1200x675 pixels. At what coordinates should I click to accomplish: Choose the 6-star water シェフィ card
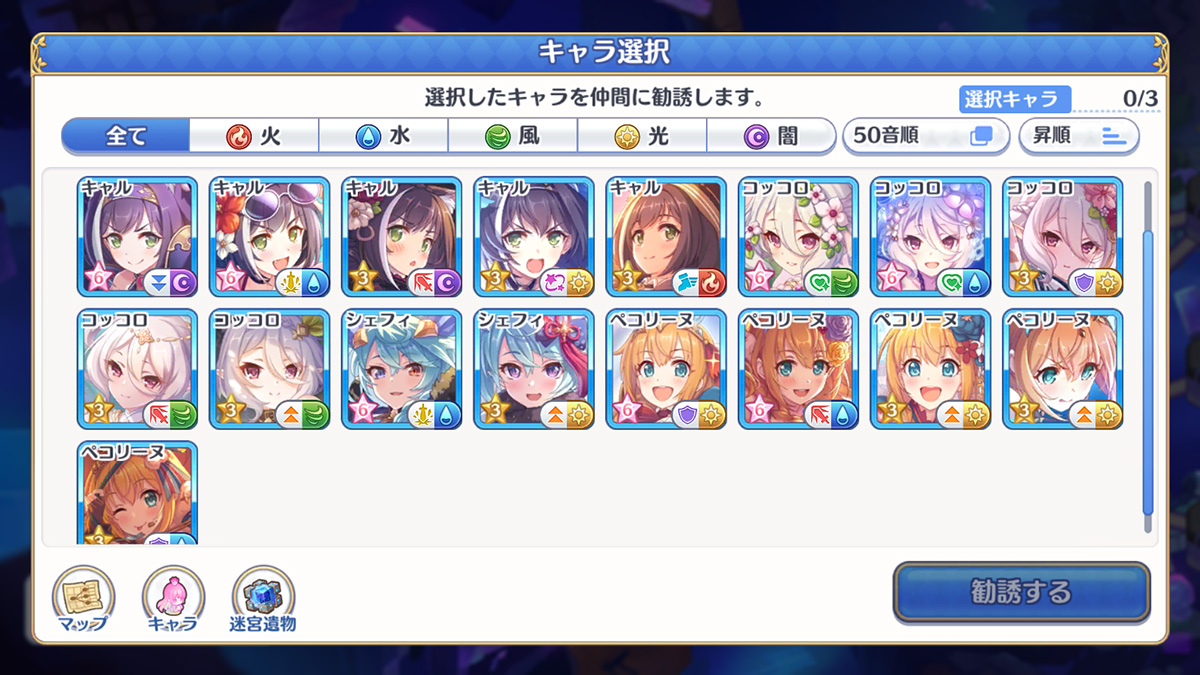(401, 369)
